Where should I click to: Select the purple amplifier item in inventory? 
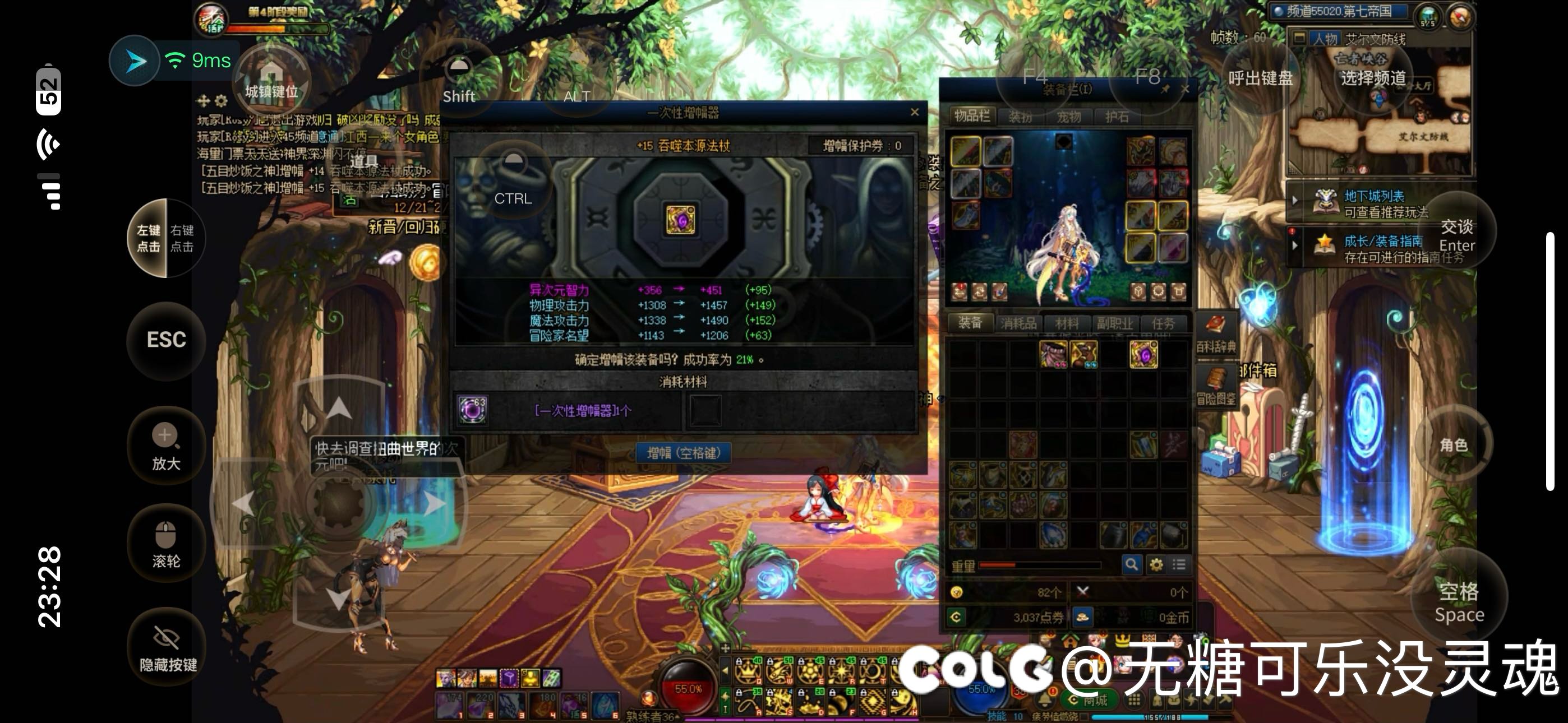(1143, 354)
